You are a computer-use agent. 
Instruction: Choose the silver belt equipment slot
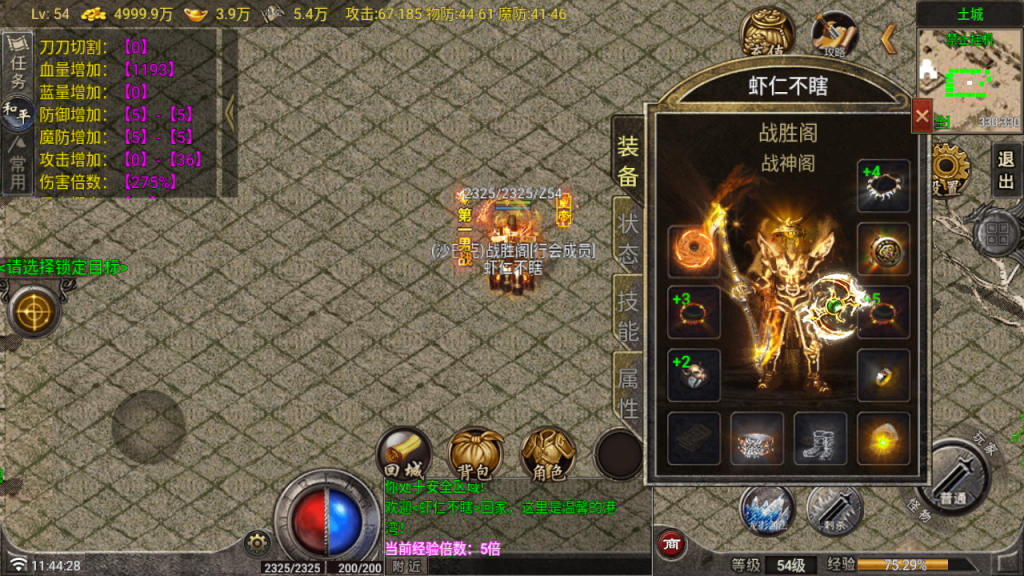(757, 438)
